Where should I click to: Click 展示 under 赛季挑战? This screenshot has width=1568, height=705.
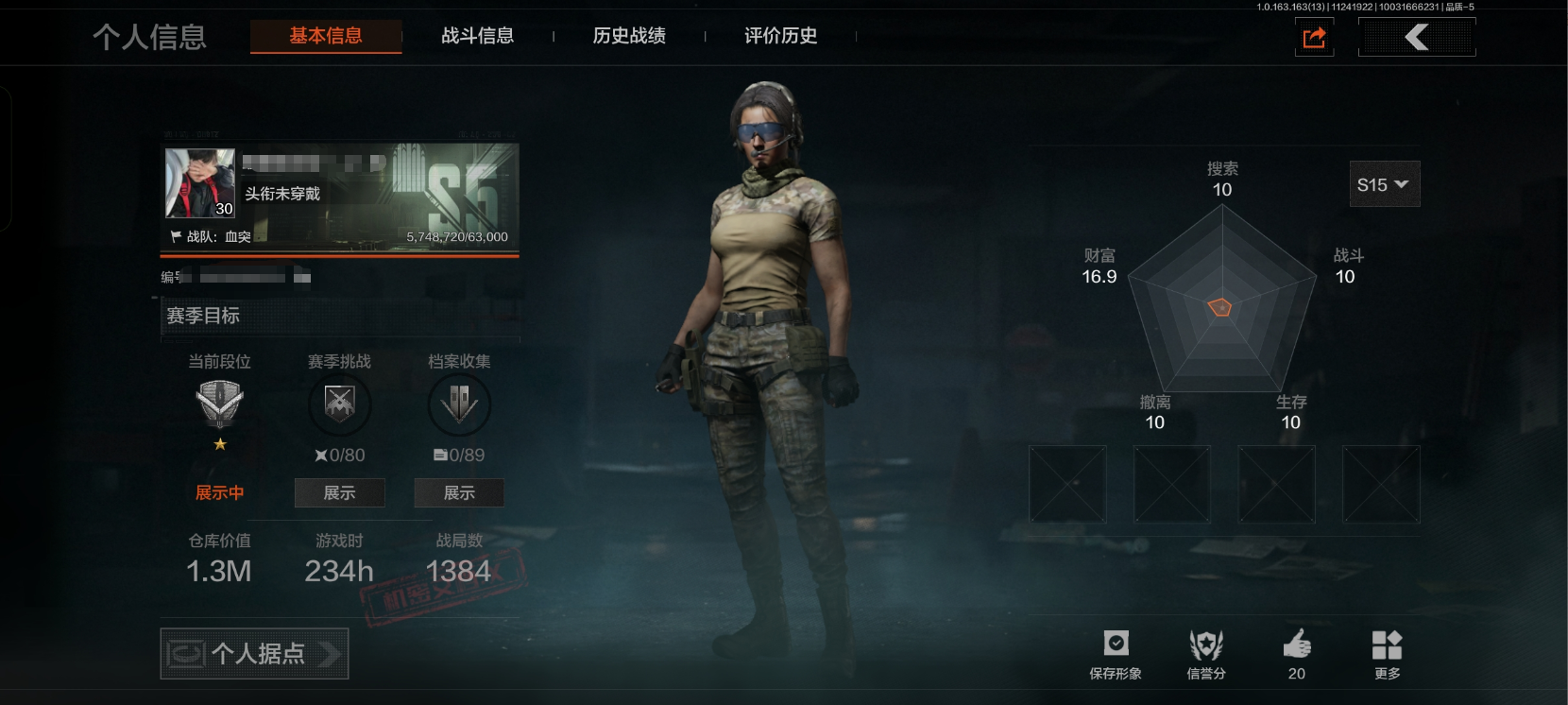pyautogui.click(x=339, y=492)
